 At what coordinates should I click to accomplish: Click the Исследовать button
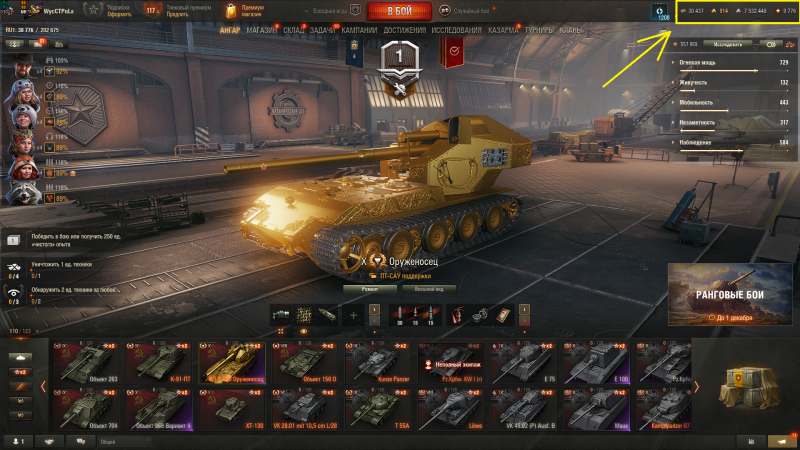(727, 44)
